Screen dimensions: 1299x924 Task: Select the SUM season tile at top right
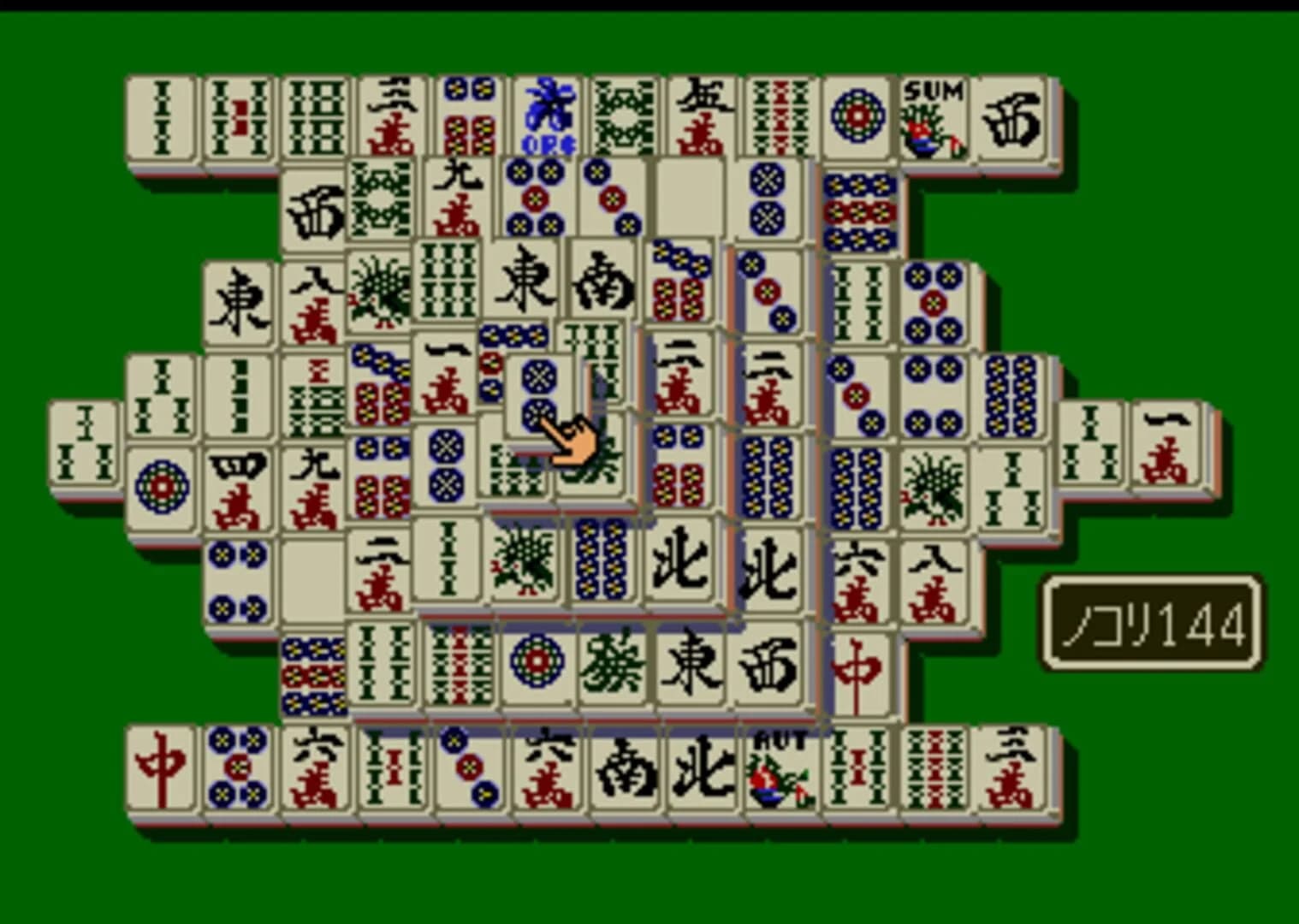[933, 115]
